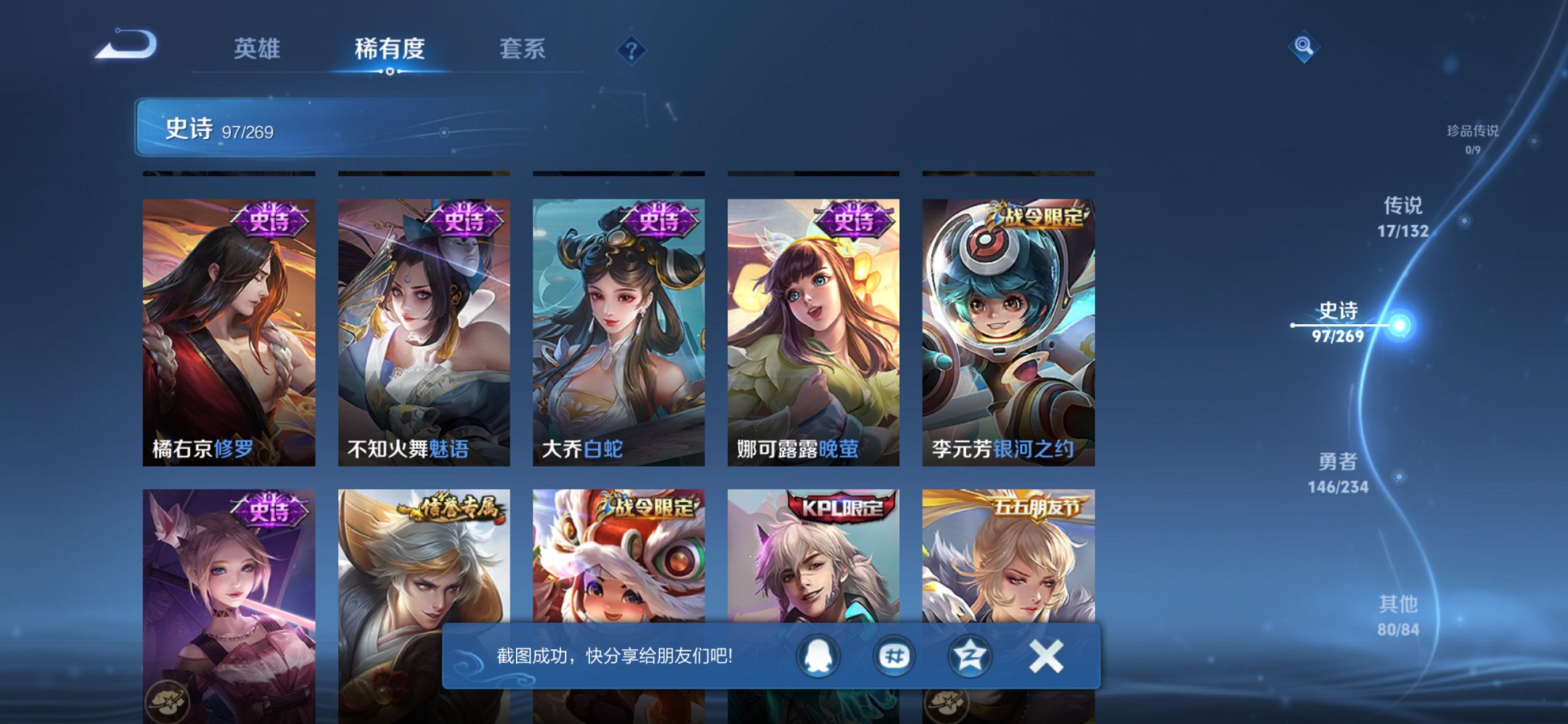This screenshot has width=1568, height=724.
Task: Open the 不知火舞魅语 skin card
Action: point(426,328)
